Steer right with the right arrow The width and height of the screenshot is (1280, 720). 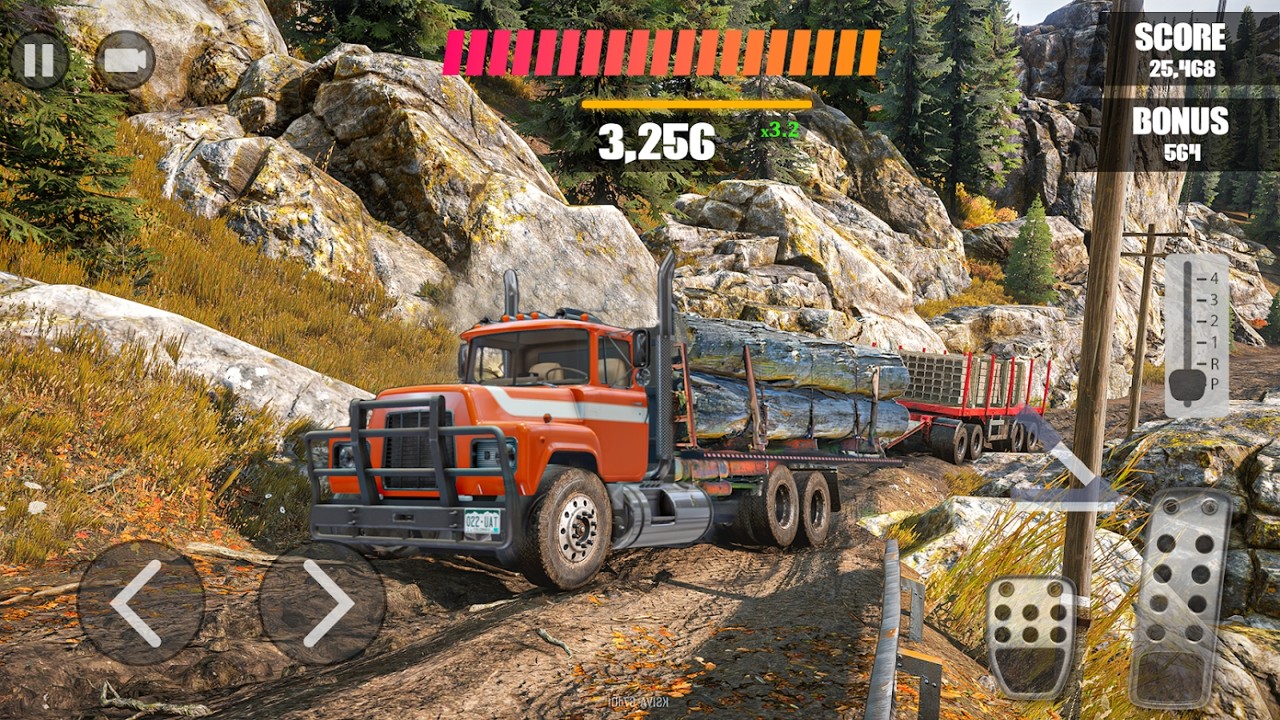click(x=322, y=603)
